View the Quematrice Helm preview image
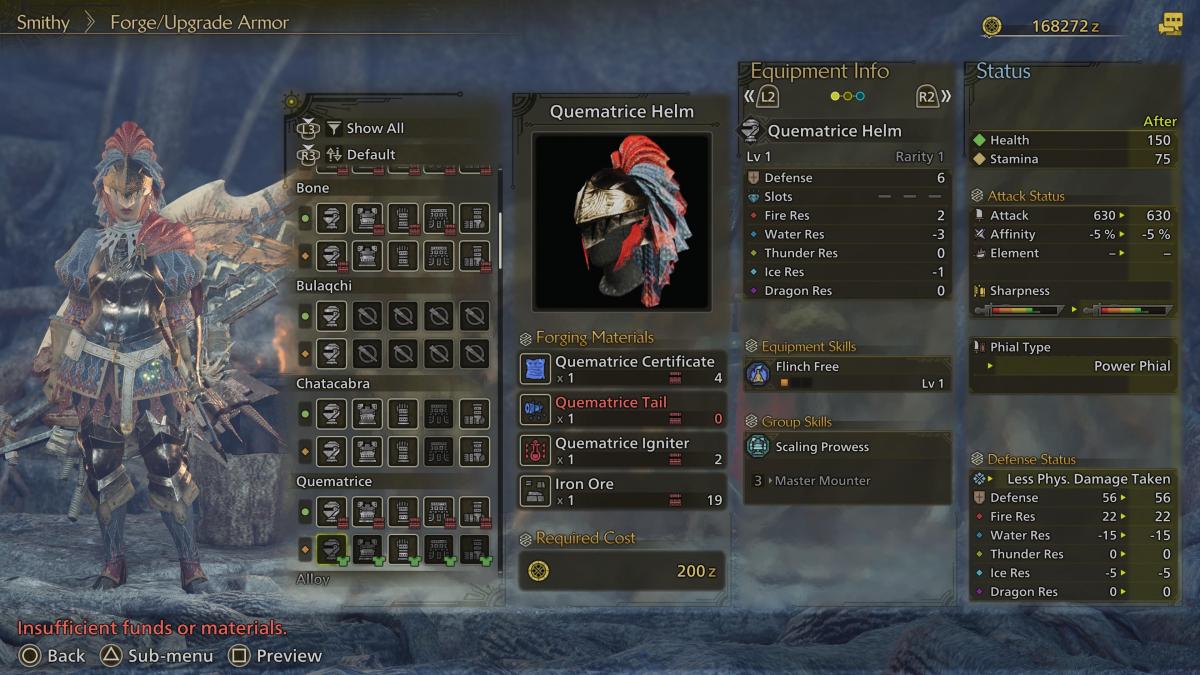The width and height of the screenshot is (1200, 675). (x=621, y=221)
